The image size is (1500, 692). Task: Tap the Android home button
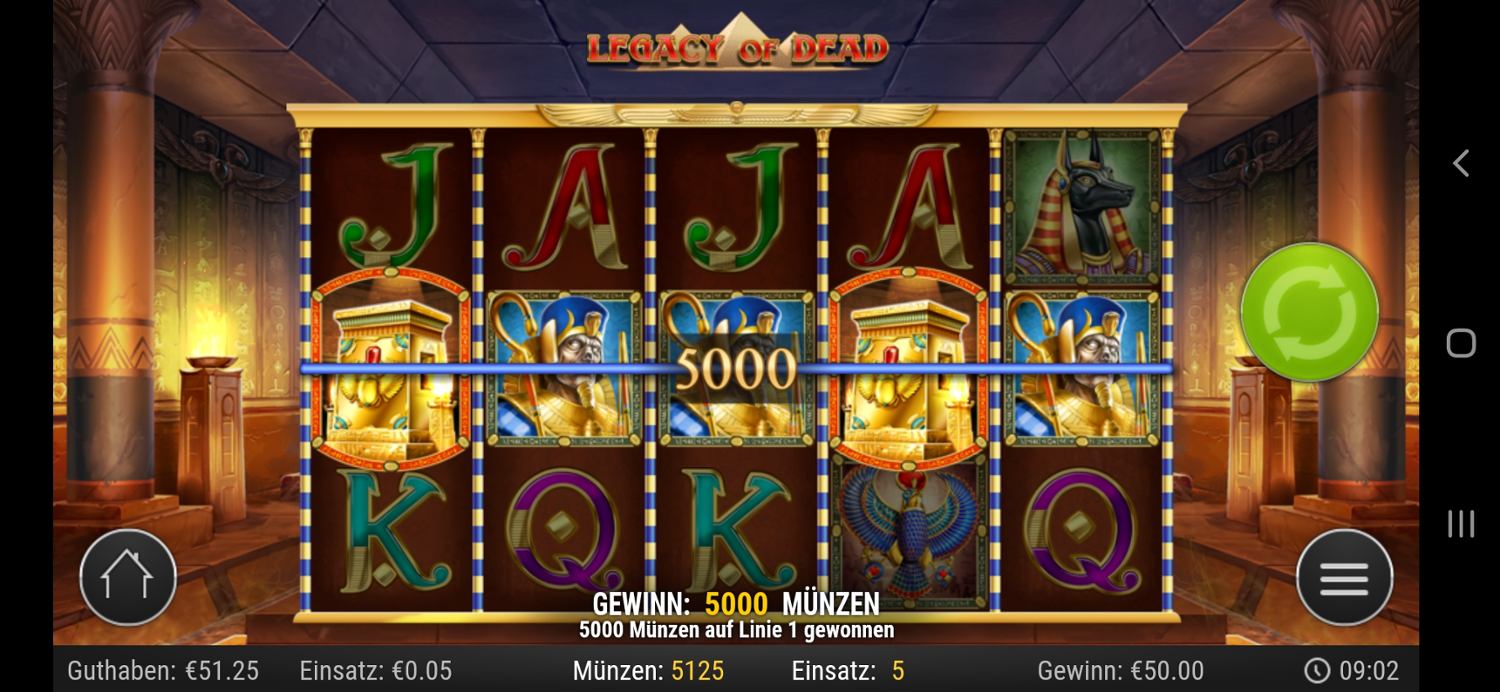pyautogui.click(x=1460, y=343)
